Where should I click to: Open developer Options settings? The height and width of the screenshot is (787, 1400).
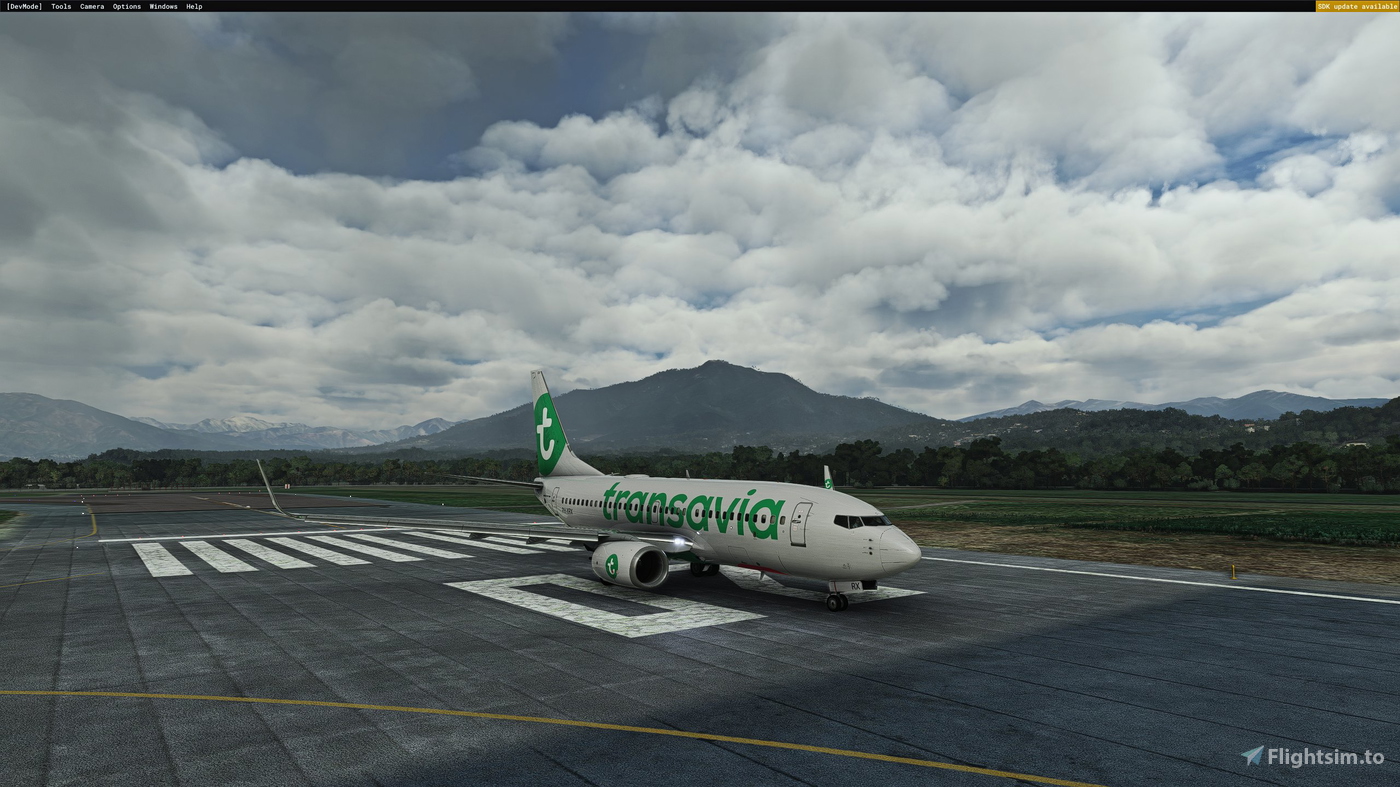tap(125, 5)
